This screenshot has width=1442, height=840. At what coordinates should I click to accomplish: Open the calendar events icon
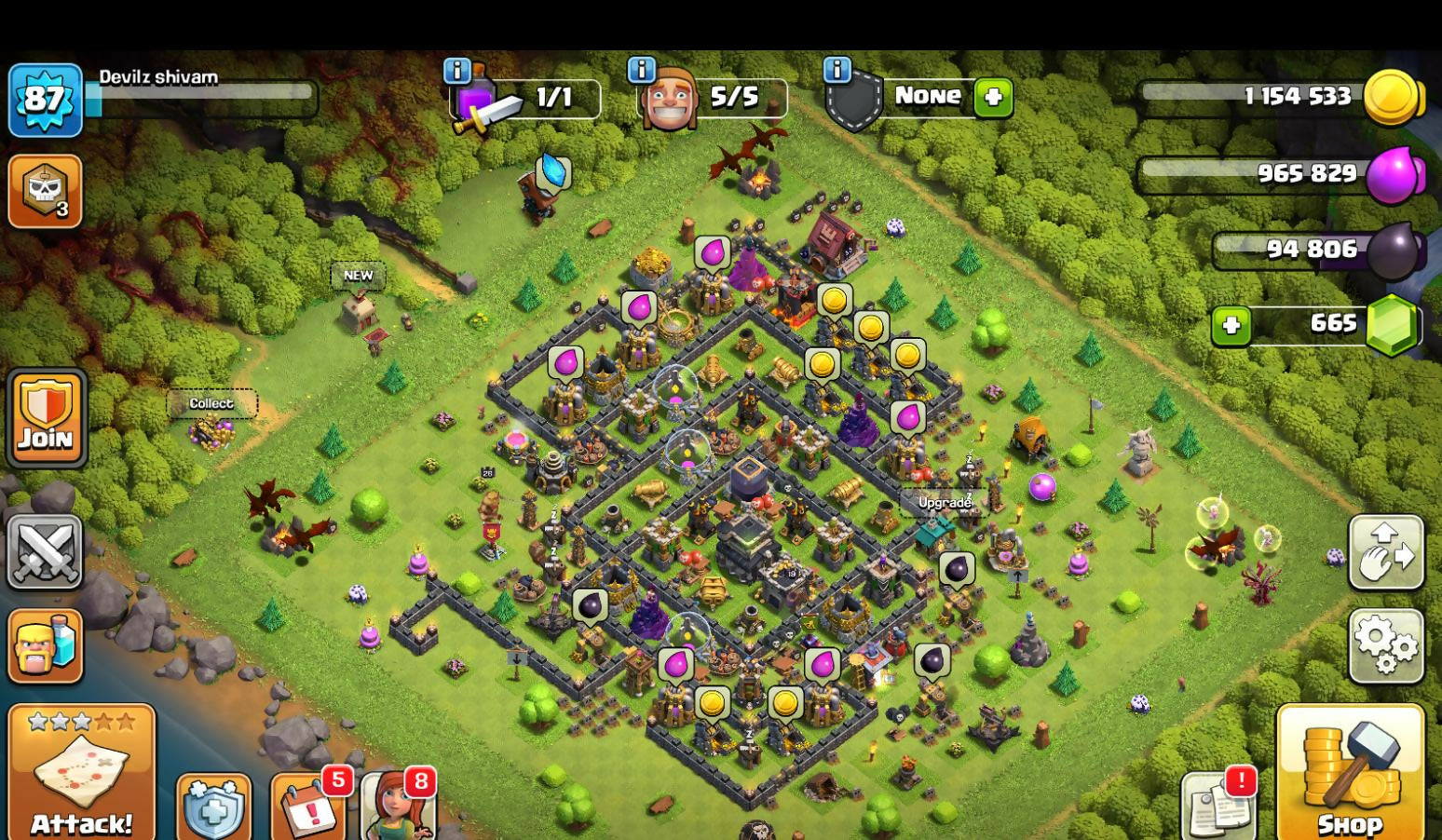point(309,806)
